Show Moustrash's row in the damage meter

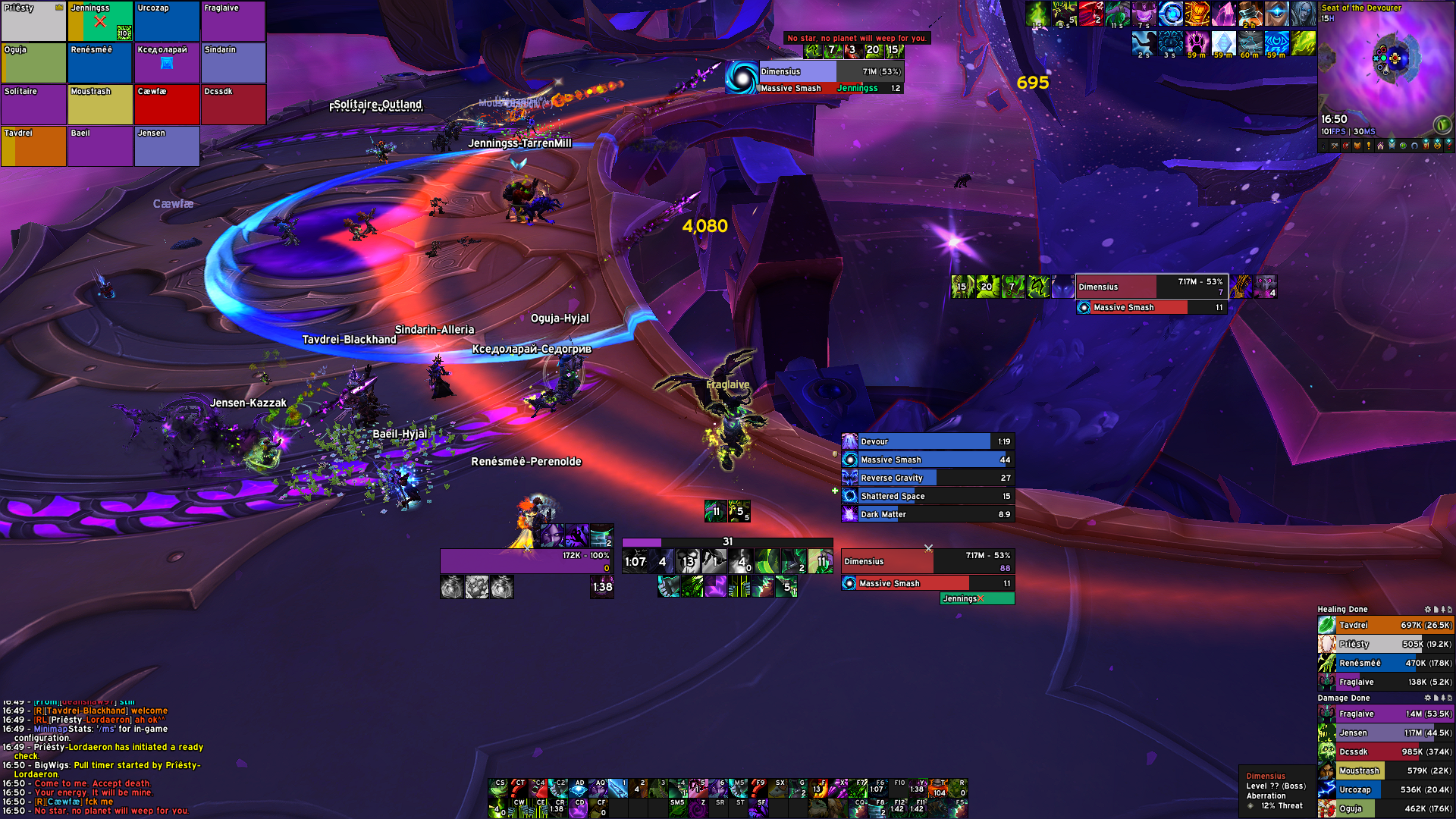[x=1385, y=770]
